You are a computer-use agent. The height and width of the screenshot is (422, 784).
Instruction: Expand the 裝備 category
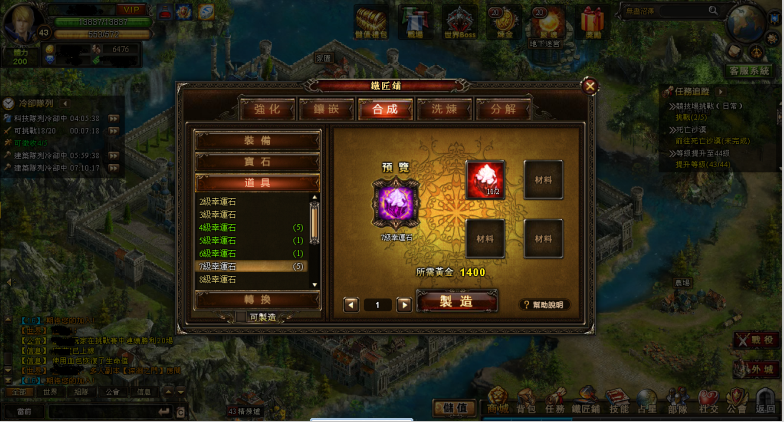pyautogui.click(x=257, y=141)
